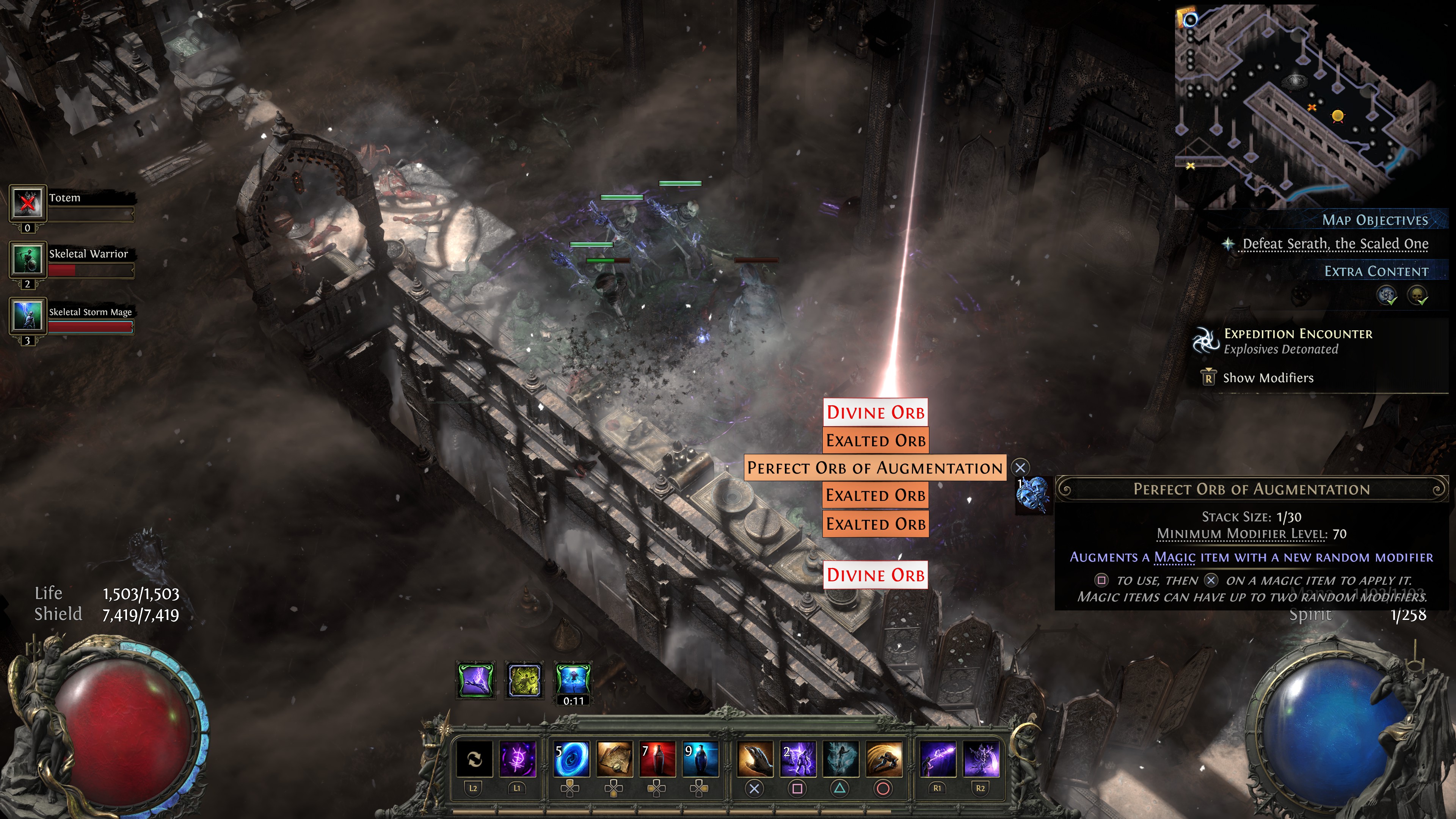Image resolution: width=1456 pixels, height=819 pixels.
Task: Click the Expedition Encounter tracker icon
Action: (1205, 341)
